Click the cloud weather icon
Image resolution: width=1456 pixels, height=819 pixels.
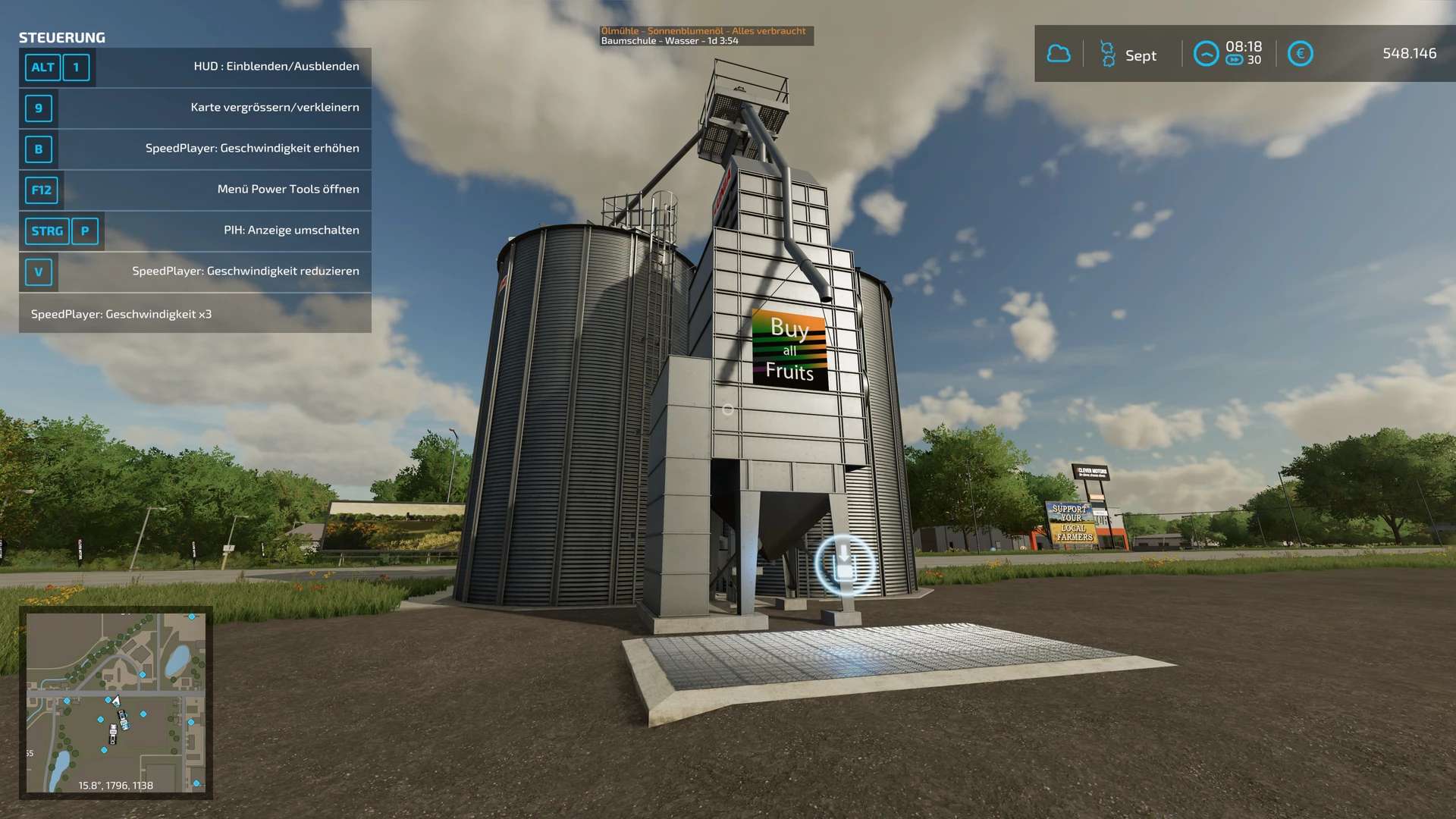click(x=1059, y=54)
